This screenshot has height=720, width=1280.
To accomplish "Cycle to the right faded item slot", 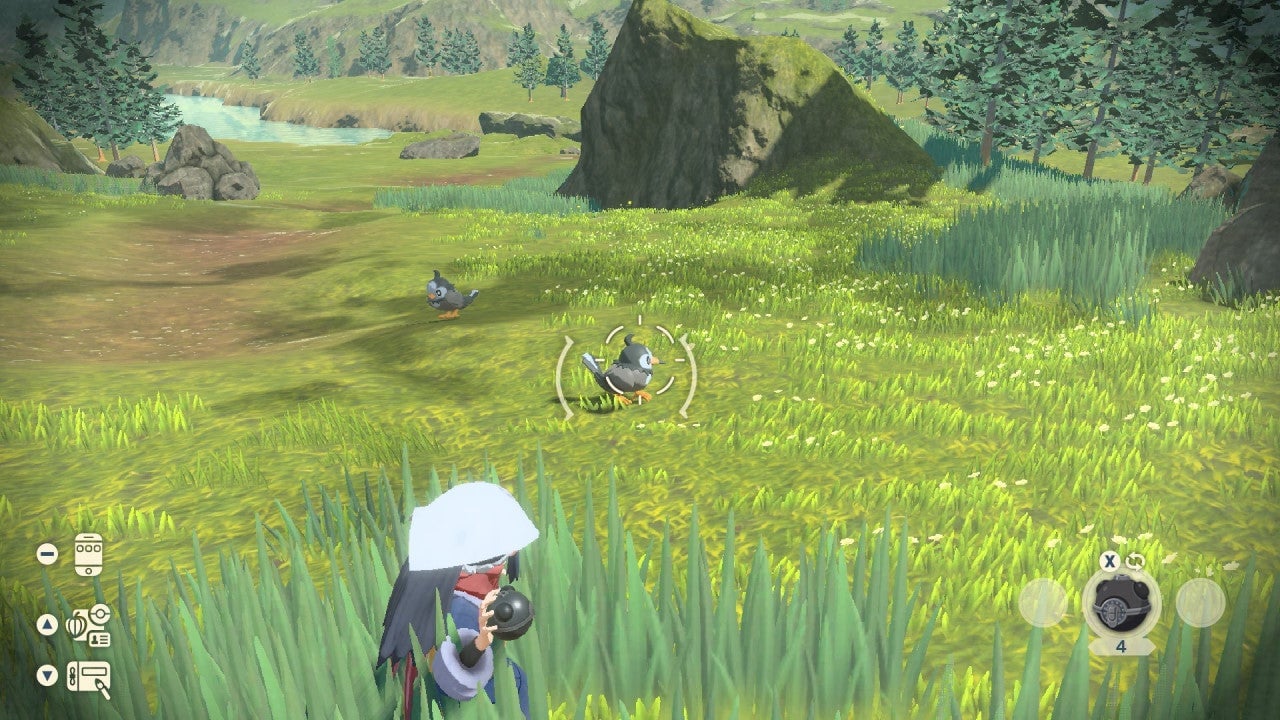I will point(1199,602).
